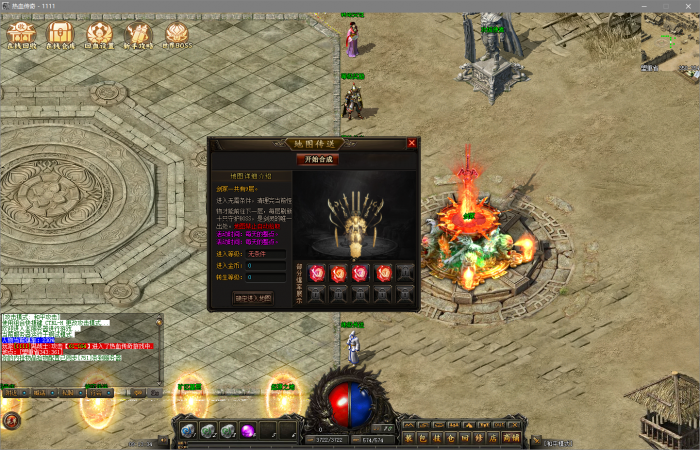
Task: Open the 世界BOSS menu icon
Action: coord(177,39)
